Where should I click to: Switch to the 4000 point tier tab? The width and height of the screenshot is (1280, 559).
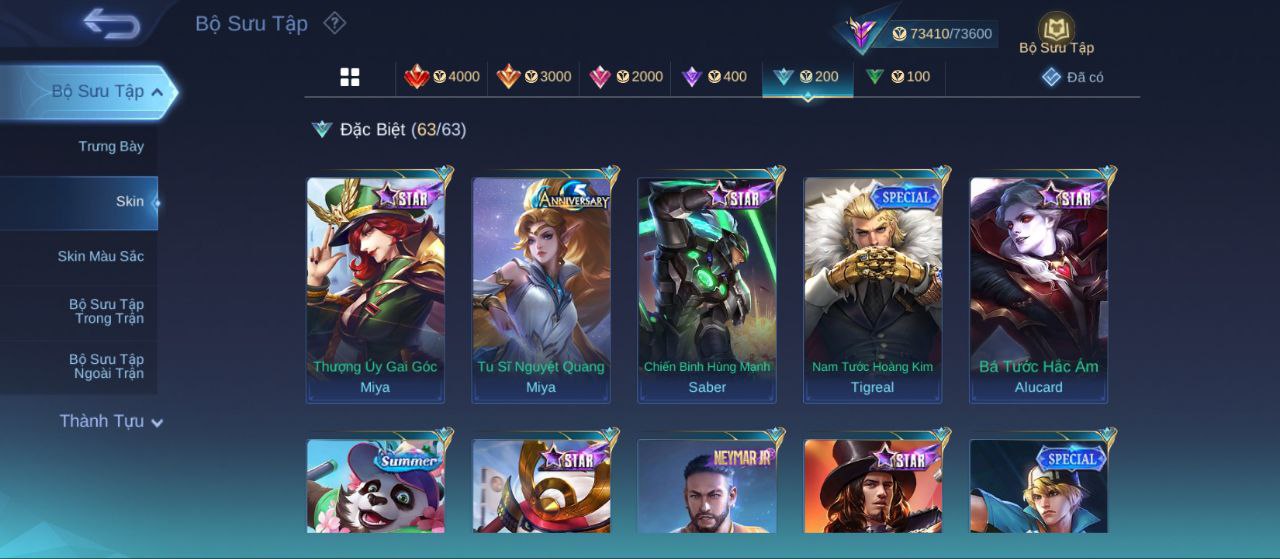[x=442, y=77]
